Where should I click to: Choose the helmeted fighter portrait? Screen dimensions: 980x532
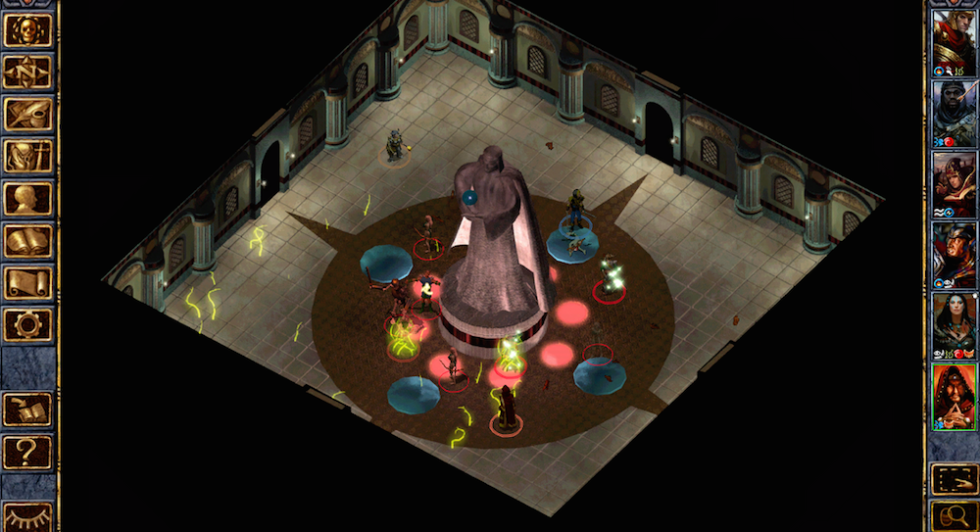(954, 253)
